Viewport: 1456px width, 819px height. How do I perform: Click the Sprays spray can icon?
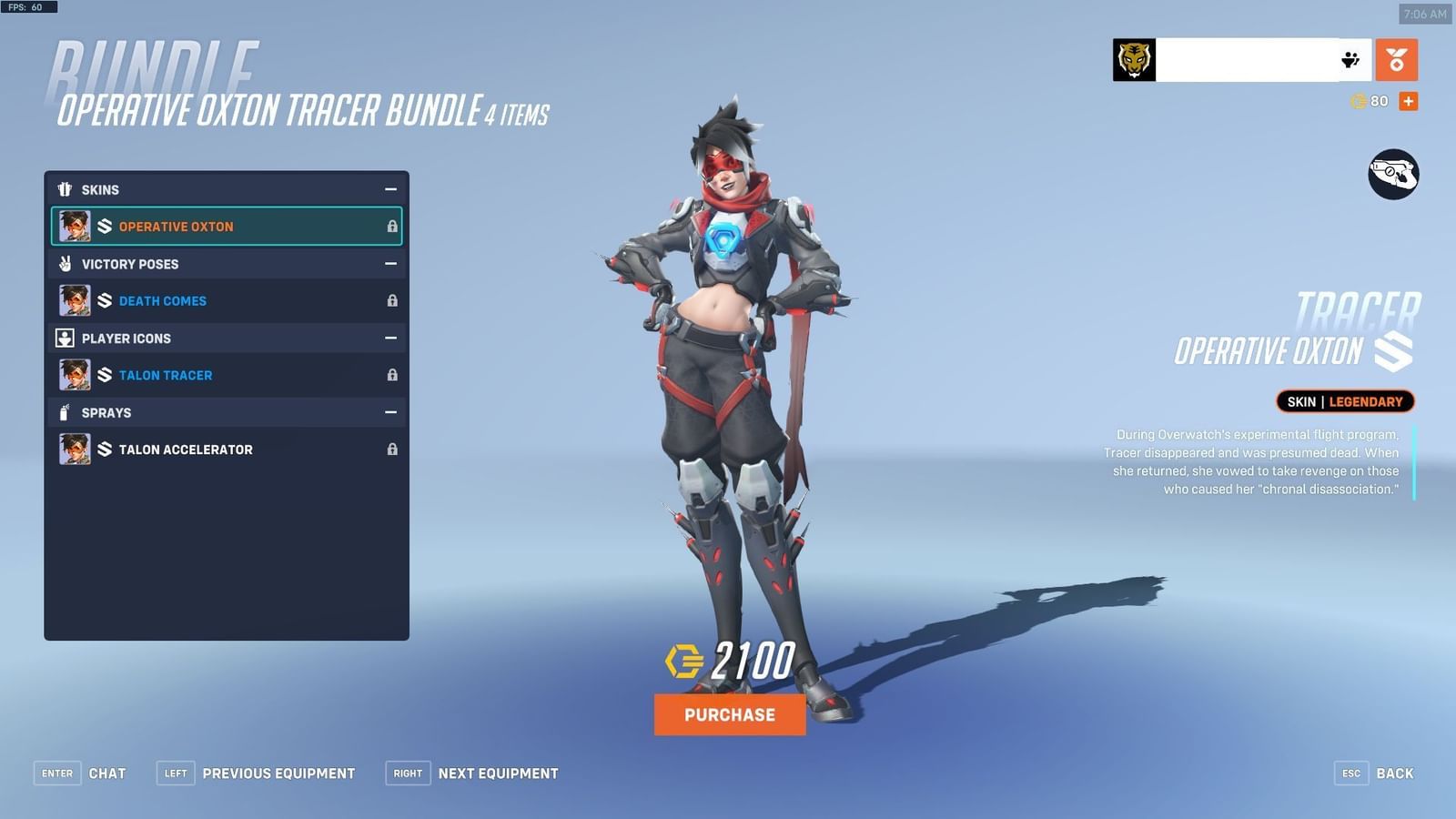coord(64,412)
